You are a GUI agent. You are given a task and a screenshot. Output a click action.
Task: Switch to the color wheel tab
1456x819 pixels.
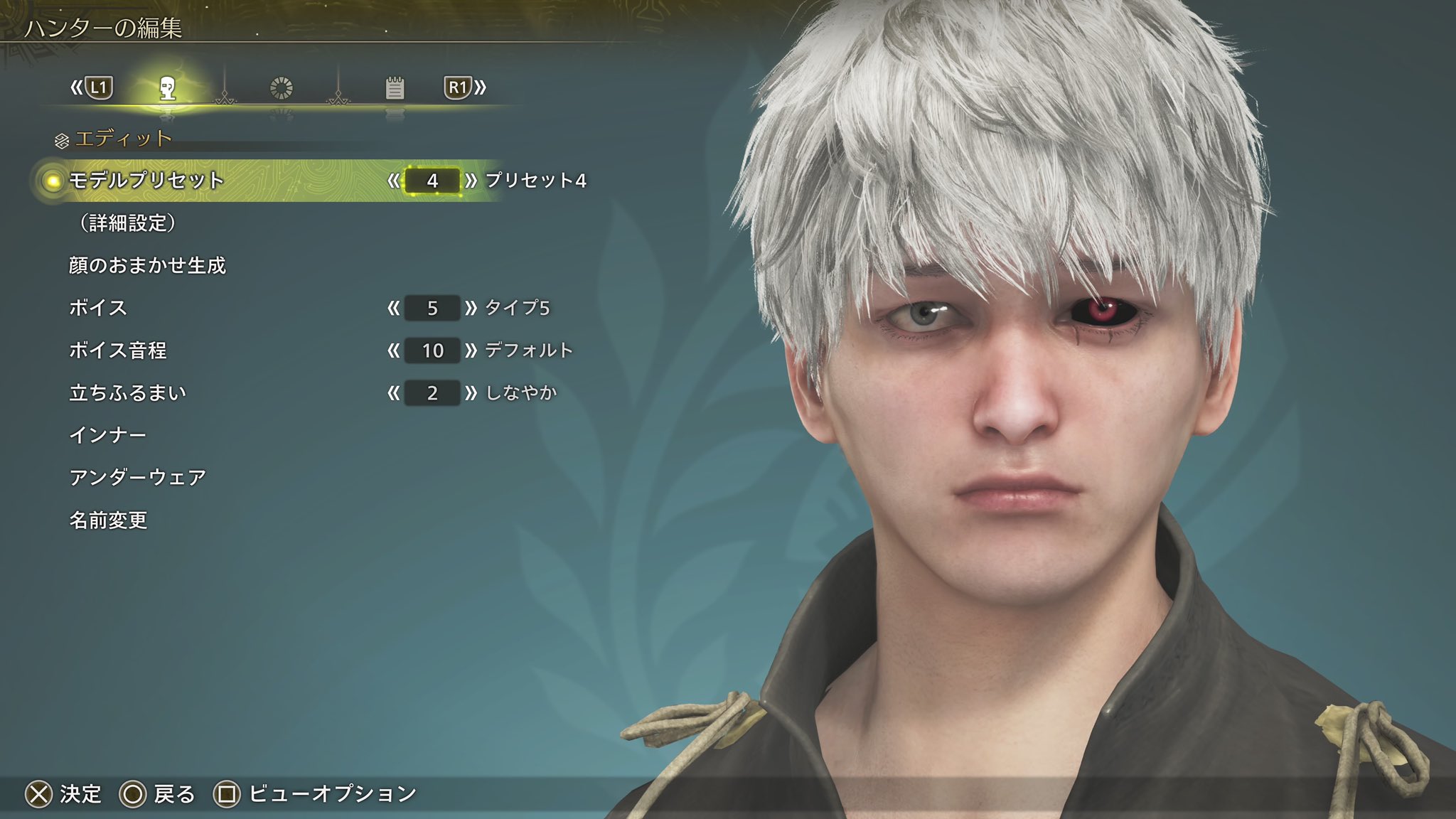(x=282, y=88)
